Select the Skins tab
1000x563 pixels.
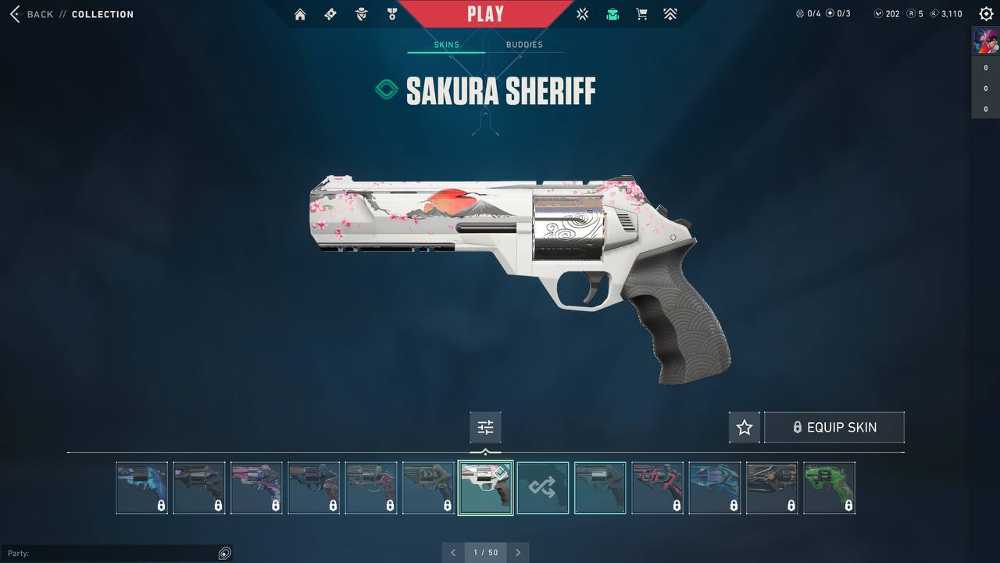point(446,45)
